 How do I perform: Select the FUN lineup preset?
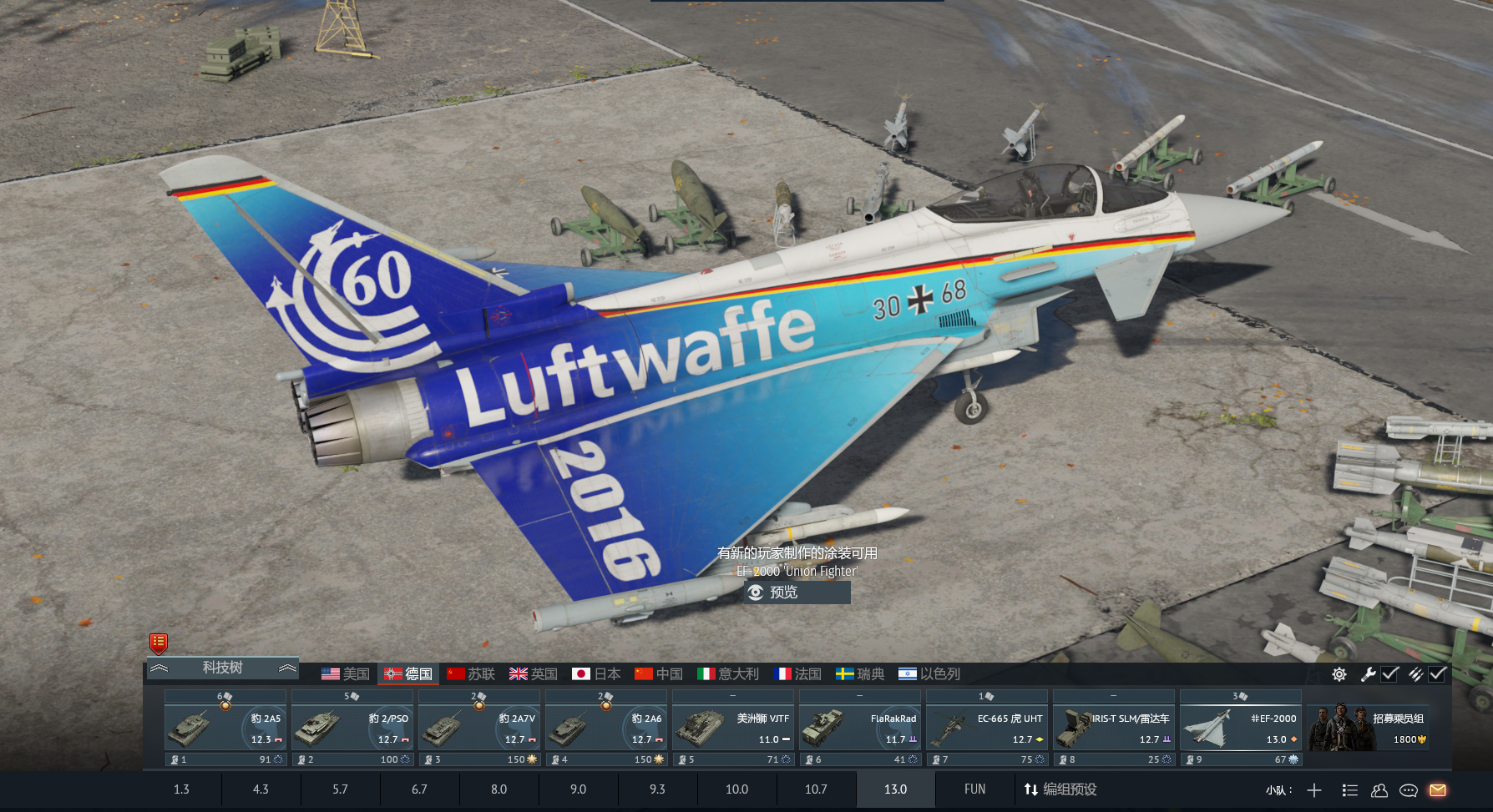pyautogui.click(x=974, y=789)
